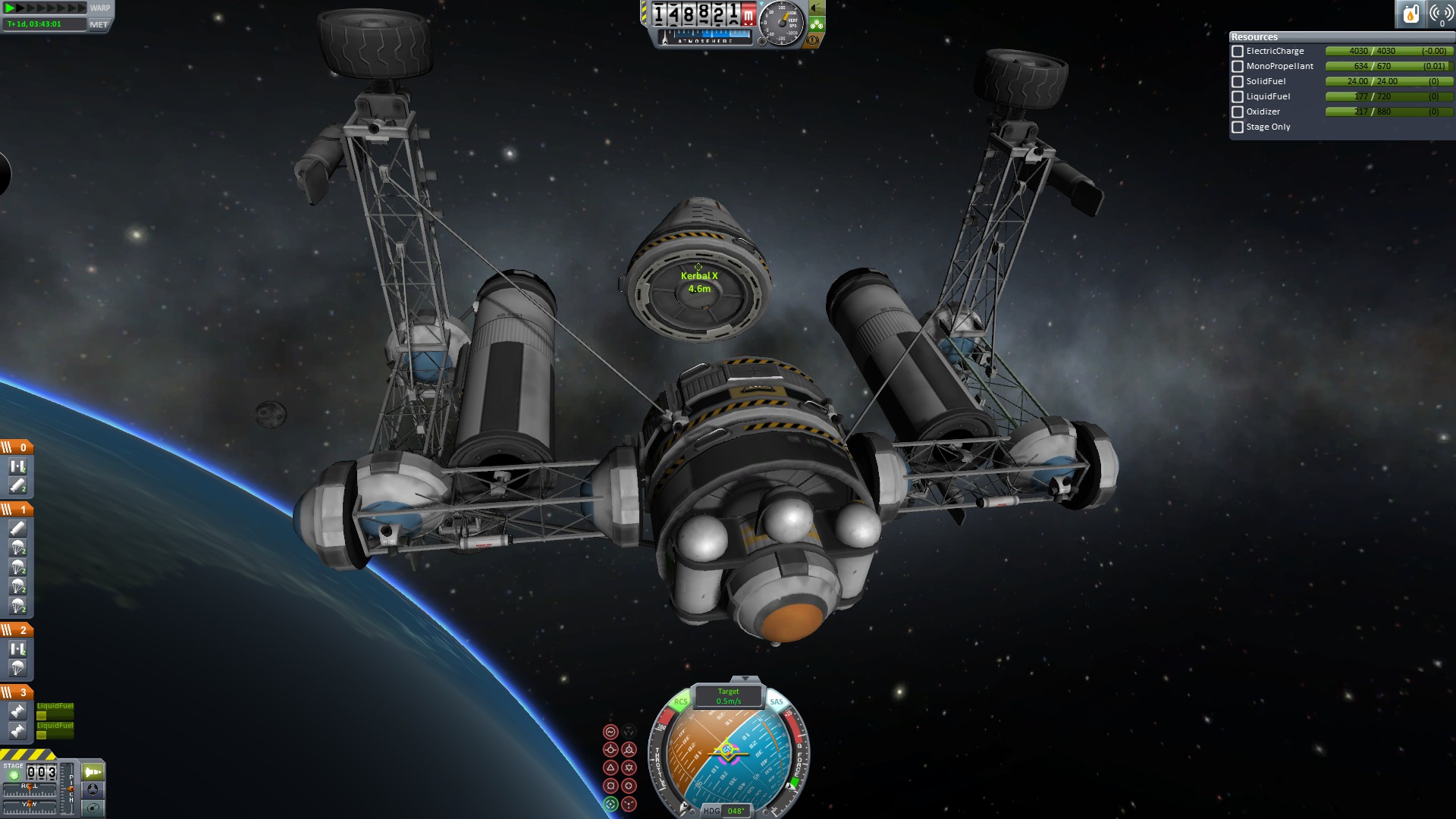This screenshot has height=819, width=1456.
Task: Collapse the navball with the arrow tab
Action: pos(745,679)
